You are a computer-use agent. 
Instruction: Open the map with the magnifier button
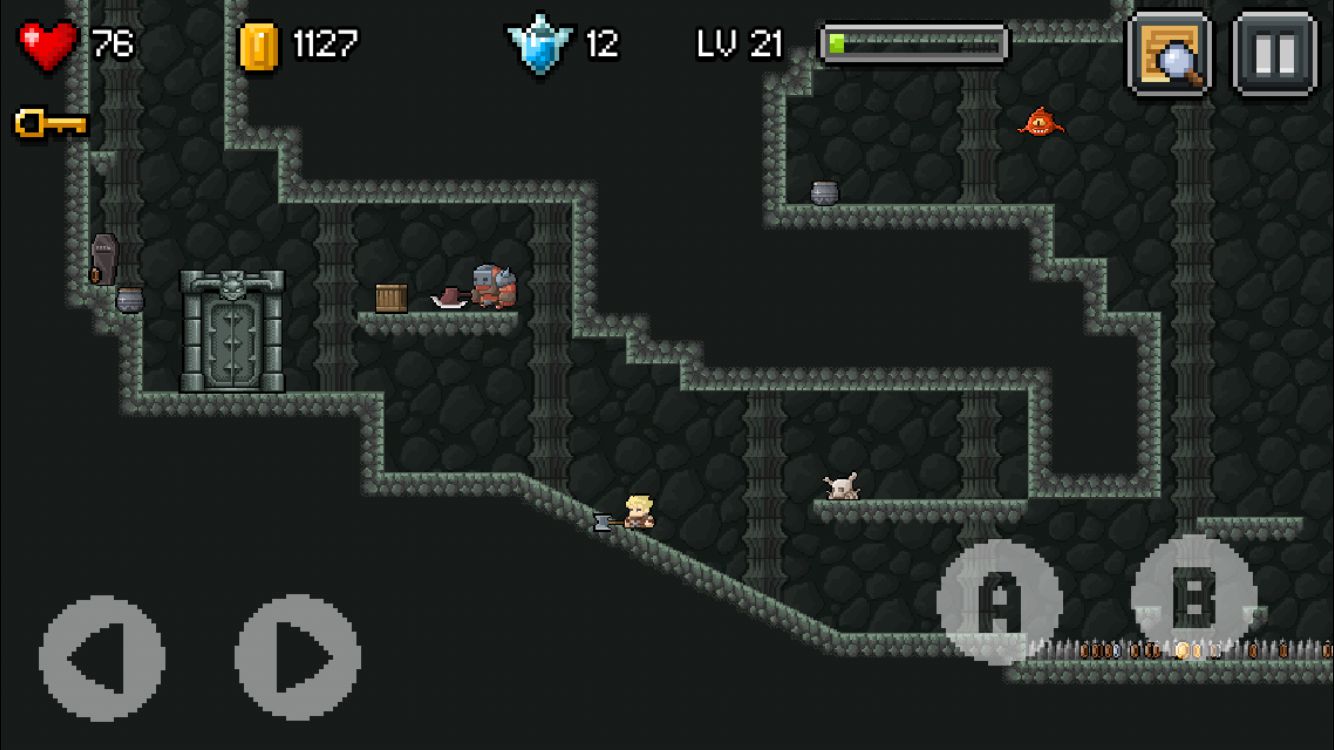(1170, 53)
